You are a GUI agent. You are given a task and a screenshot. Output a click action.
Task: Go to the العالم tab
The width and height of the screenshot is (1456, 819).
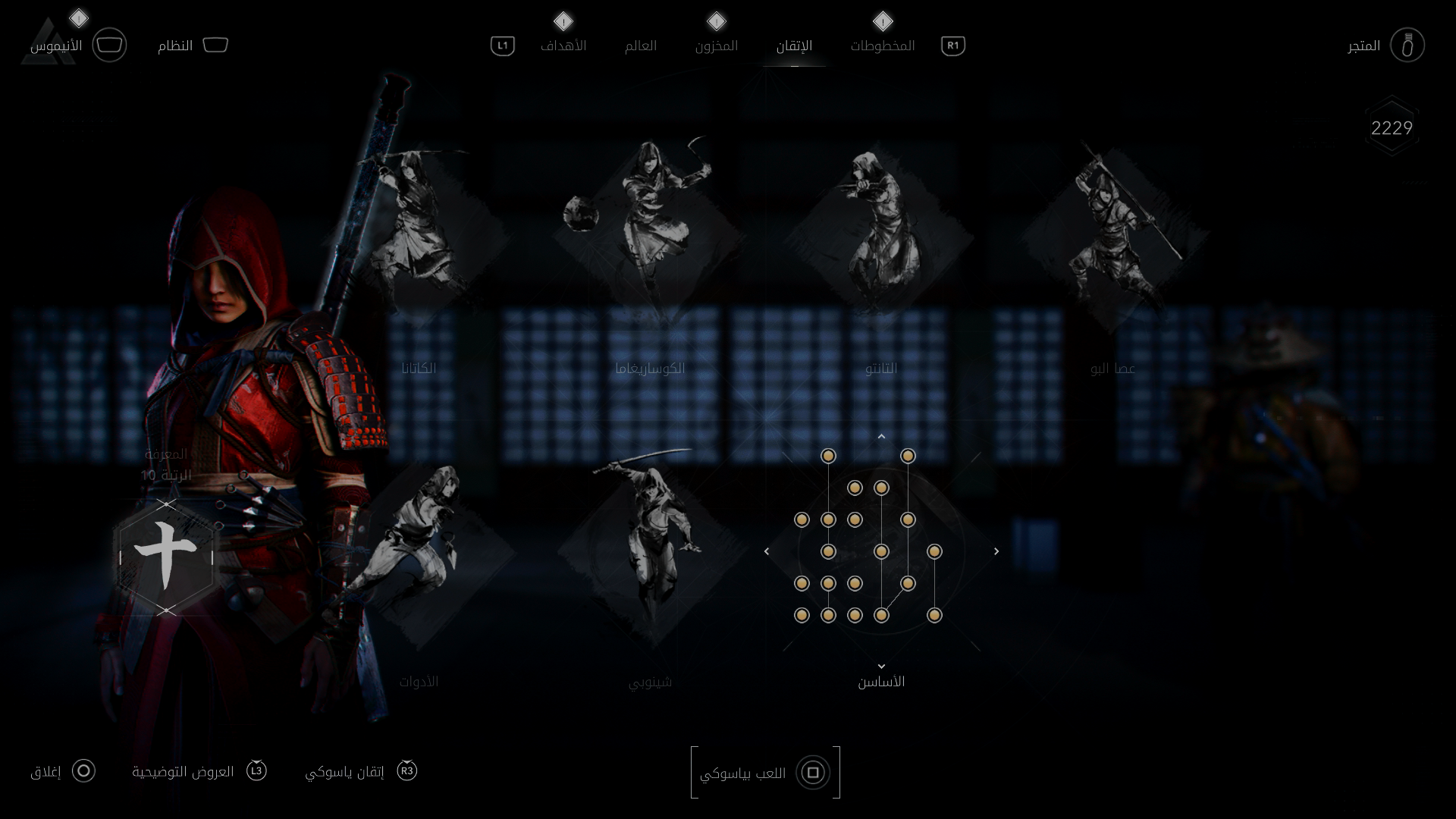coord(640,46)
